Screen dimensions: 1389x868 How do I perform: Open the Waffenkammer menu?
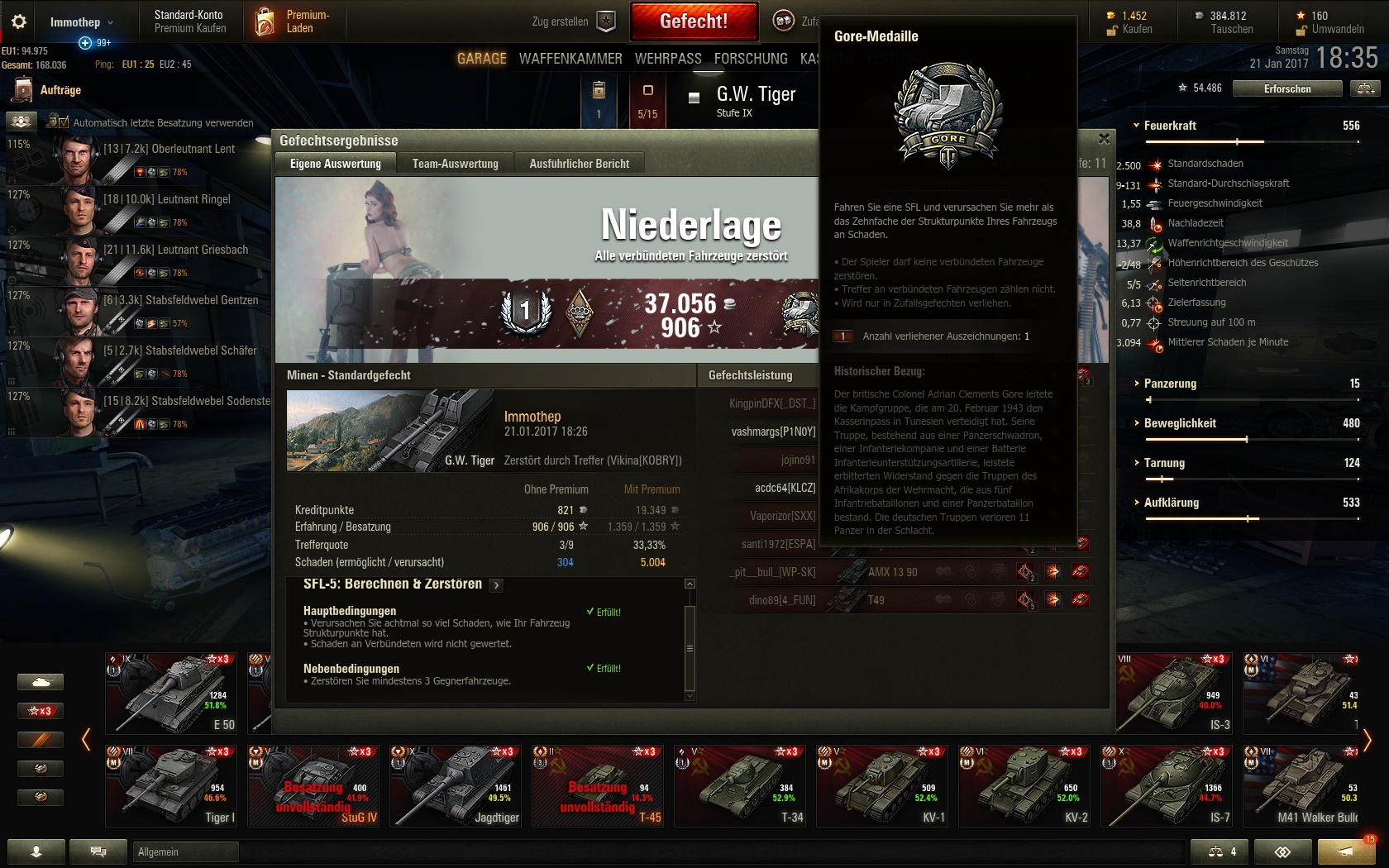click(x=570, y=59)
